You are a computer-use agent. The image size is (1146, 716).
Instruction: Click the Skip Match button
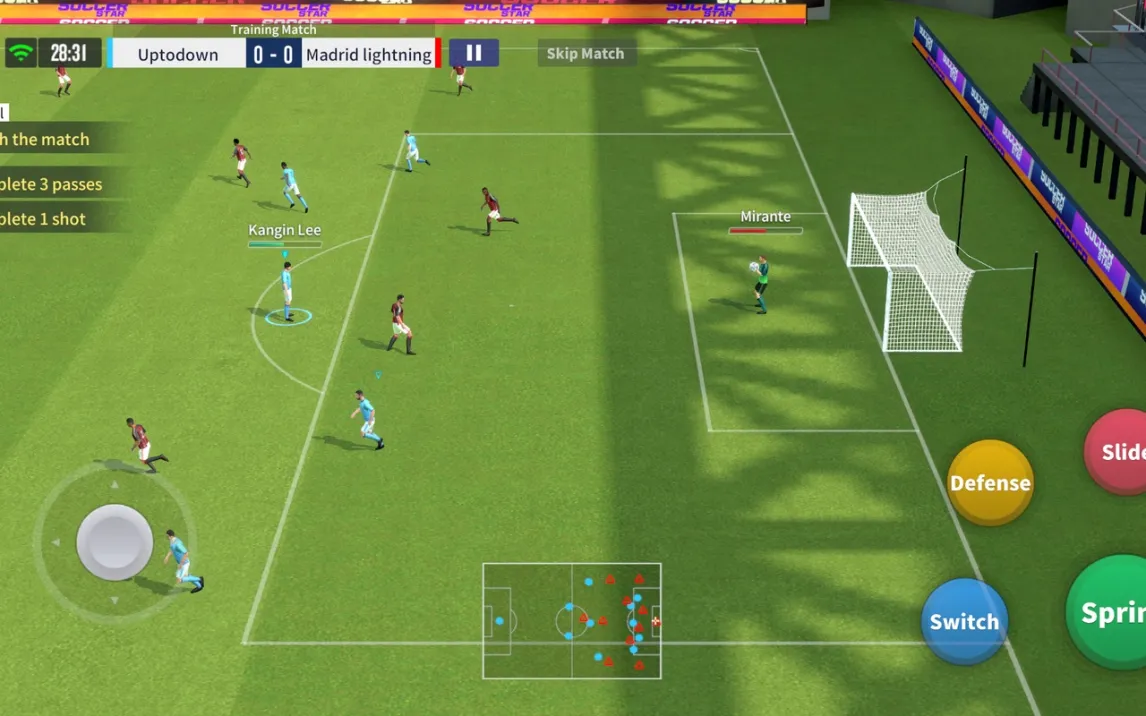click(585, 54)
